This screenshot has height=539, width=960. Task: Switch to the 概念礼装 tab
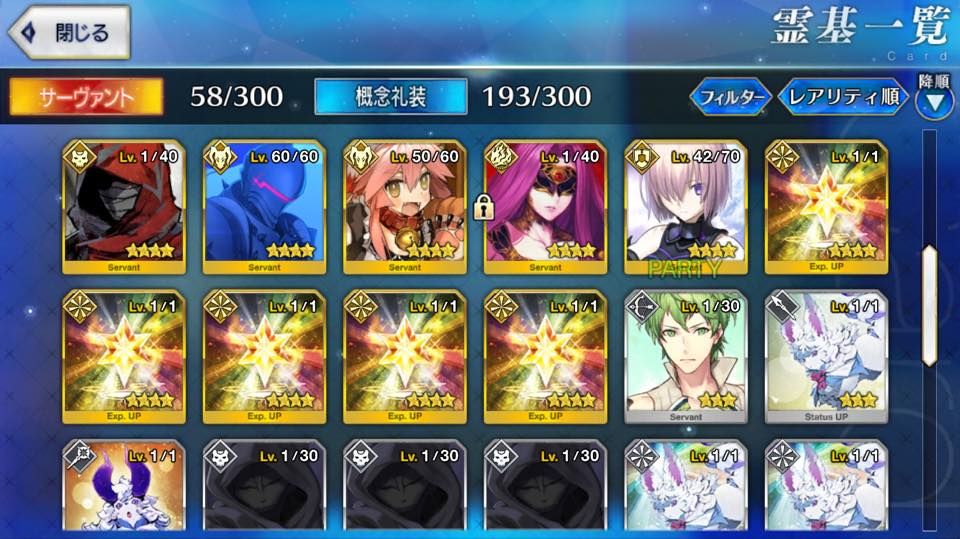[x=390, y=96]
